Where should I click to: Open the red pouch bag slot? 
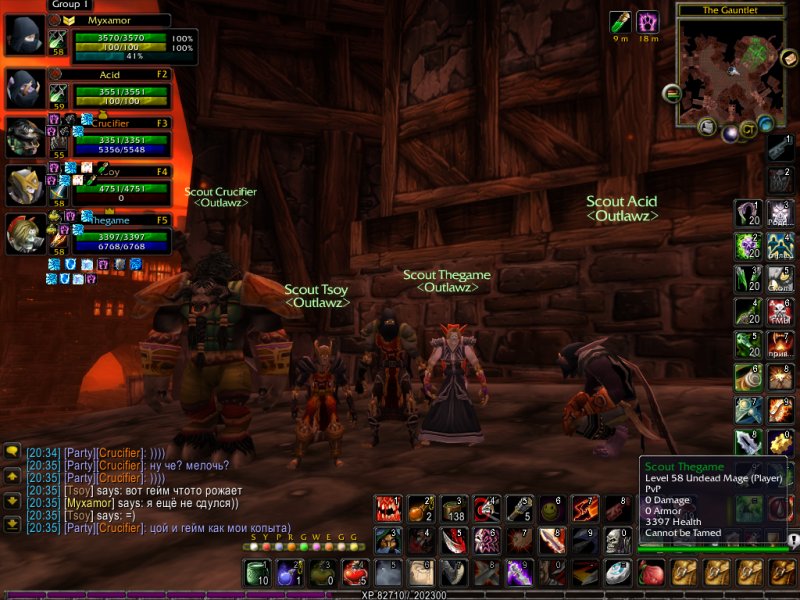pyautogui.click(x=651, y=573)
